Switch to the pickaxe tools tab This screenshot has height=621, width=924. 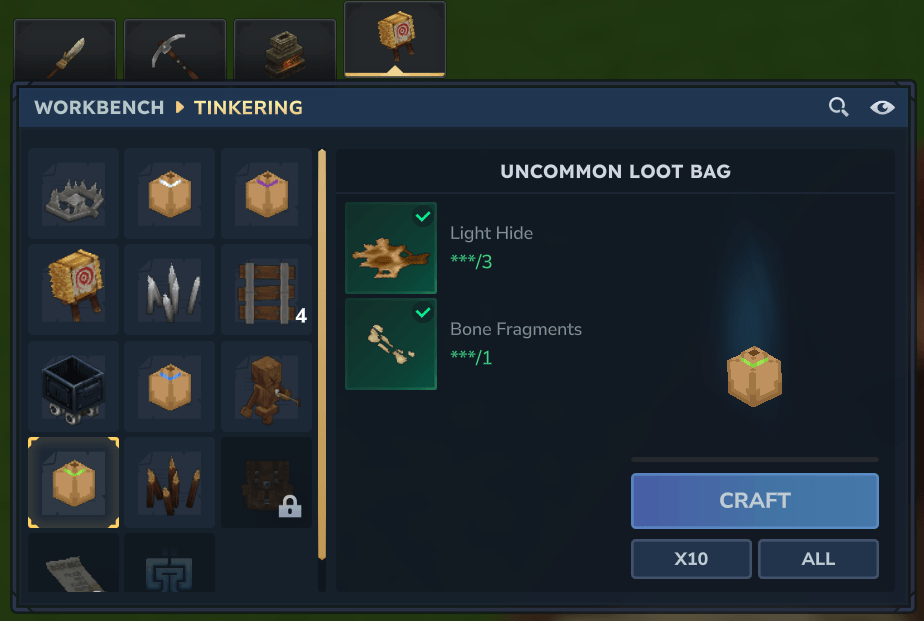pos(175,50)
